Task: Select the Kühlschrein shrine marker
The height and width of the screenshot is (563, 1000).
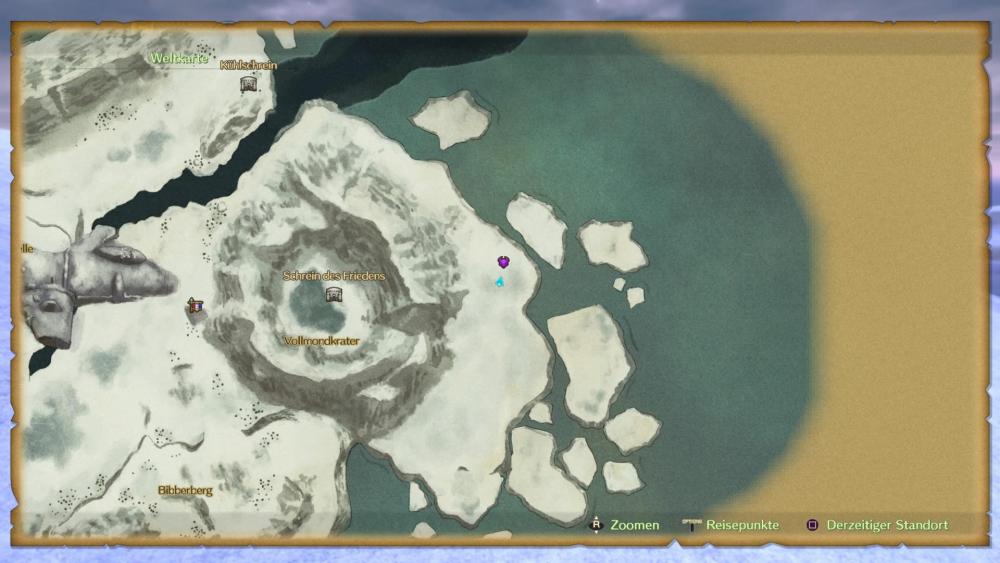Action: click(248, 84)
